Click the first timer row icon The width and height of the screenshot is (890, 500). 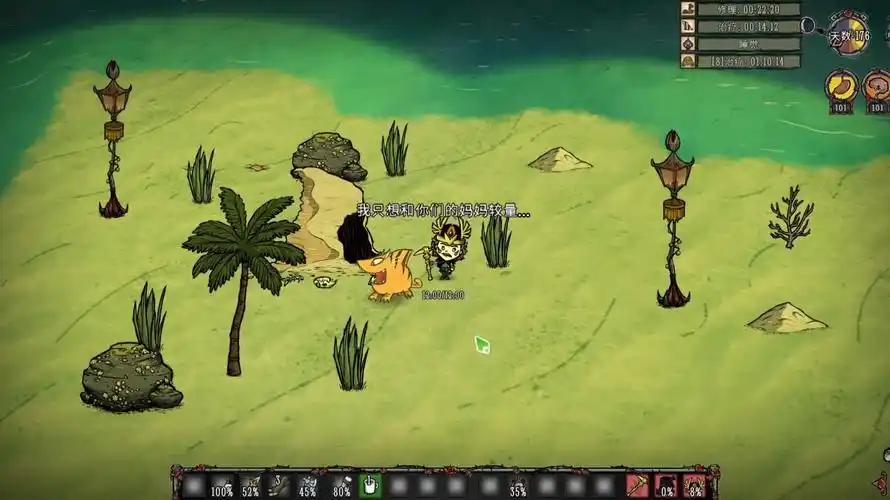[x=688, y=9]
